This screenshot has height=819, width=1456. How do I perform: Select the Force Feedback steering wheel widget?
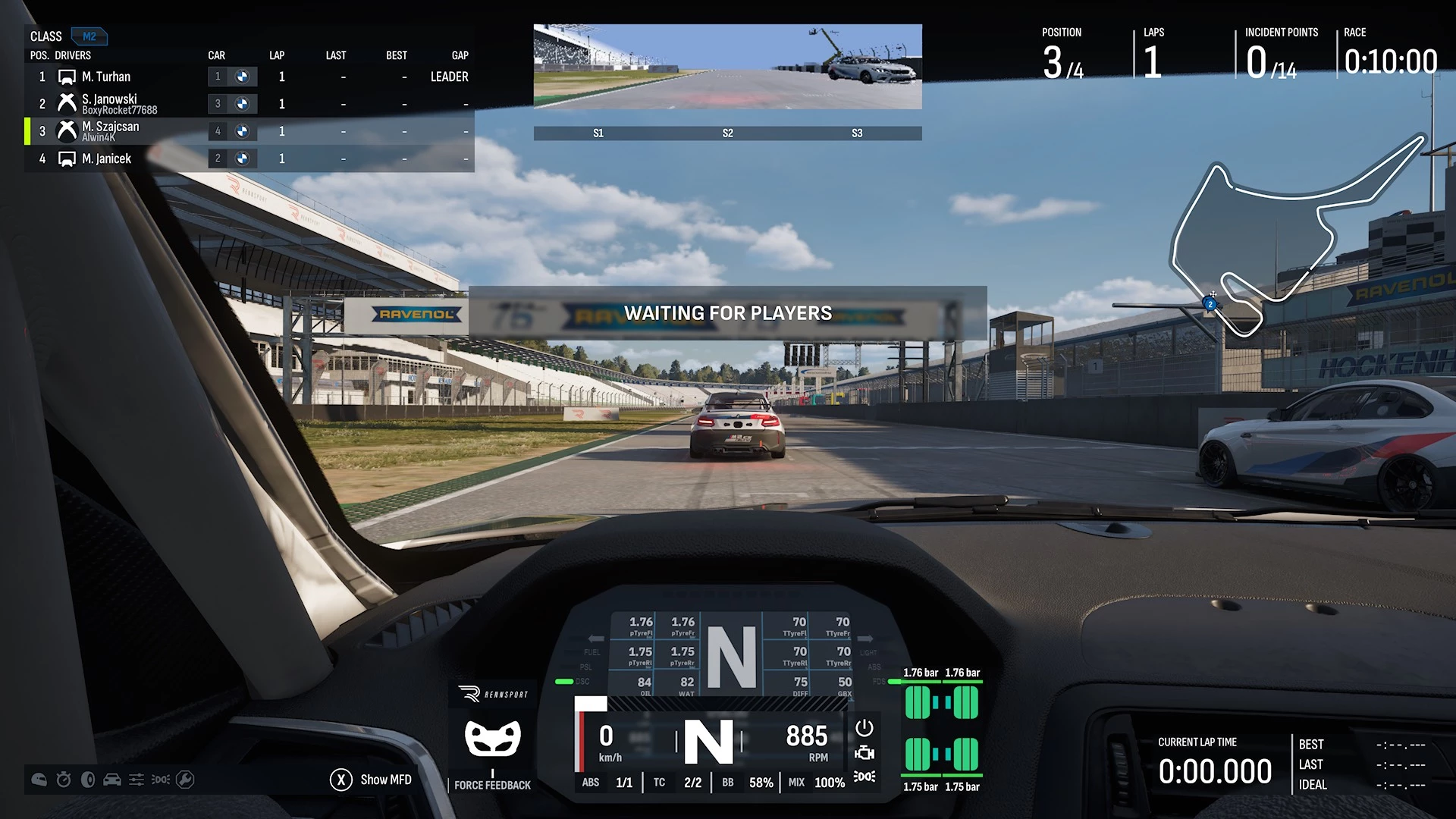coord(493,739)
